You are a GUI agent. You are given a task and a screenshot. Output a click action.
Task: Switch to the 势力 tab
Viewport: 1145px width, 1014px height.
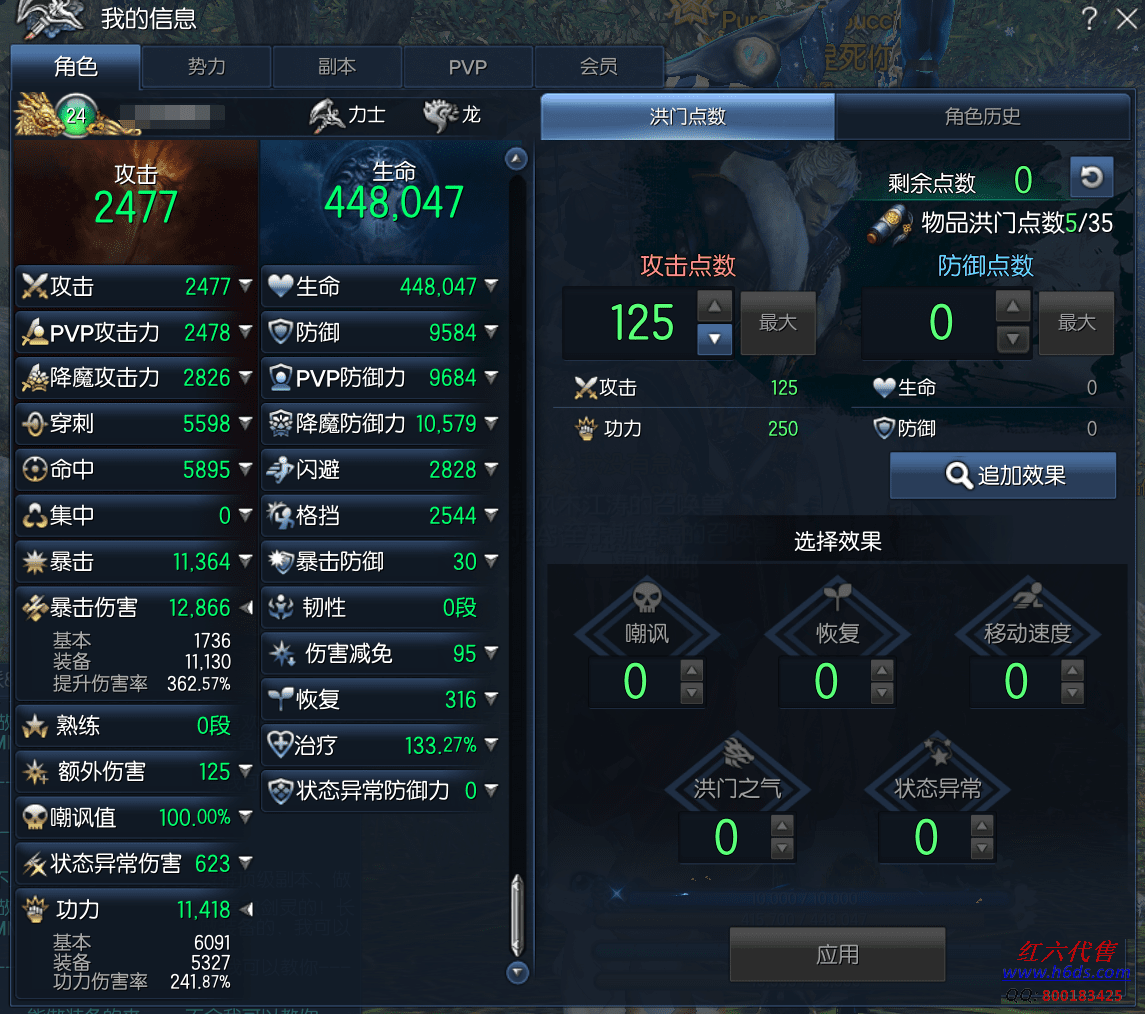pos(206,67)
